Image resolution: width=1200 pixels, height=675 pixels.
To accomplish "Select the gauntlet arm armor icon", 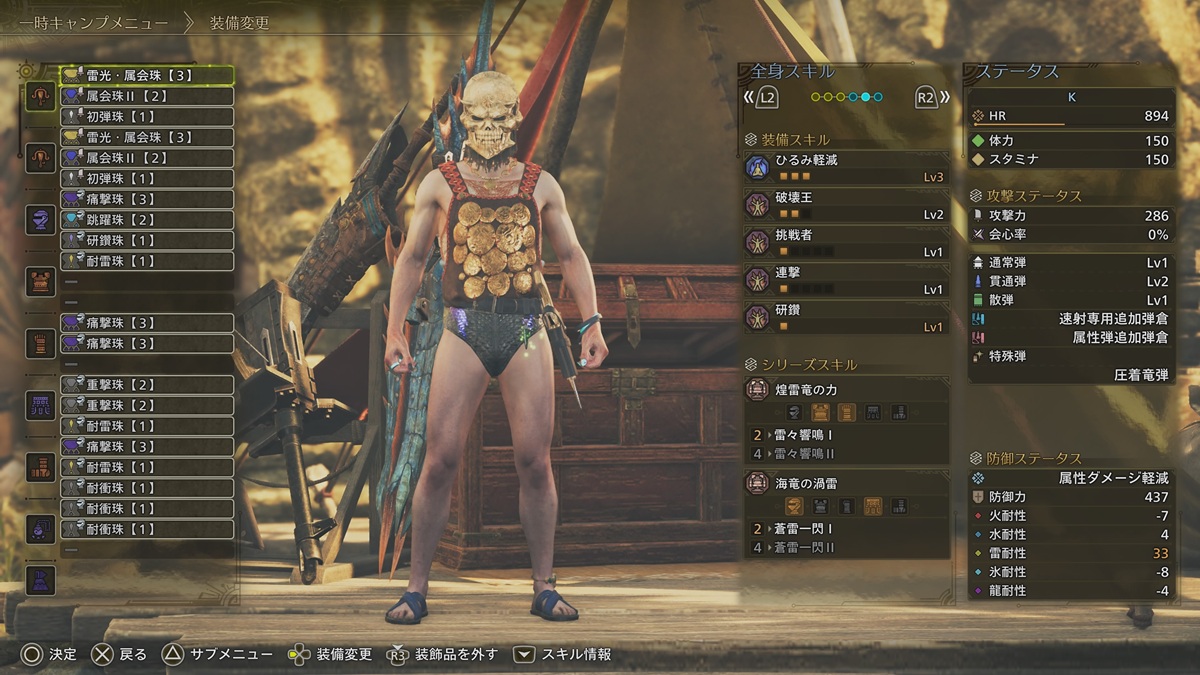I will tap(40, 343).
